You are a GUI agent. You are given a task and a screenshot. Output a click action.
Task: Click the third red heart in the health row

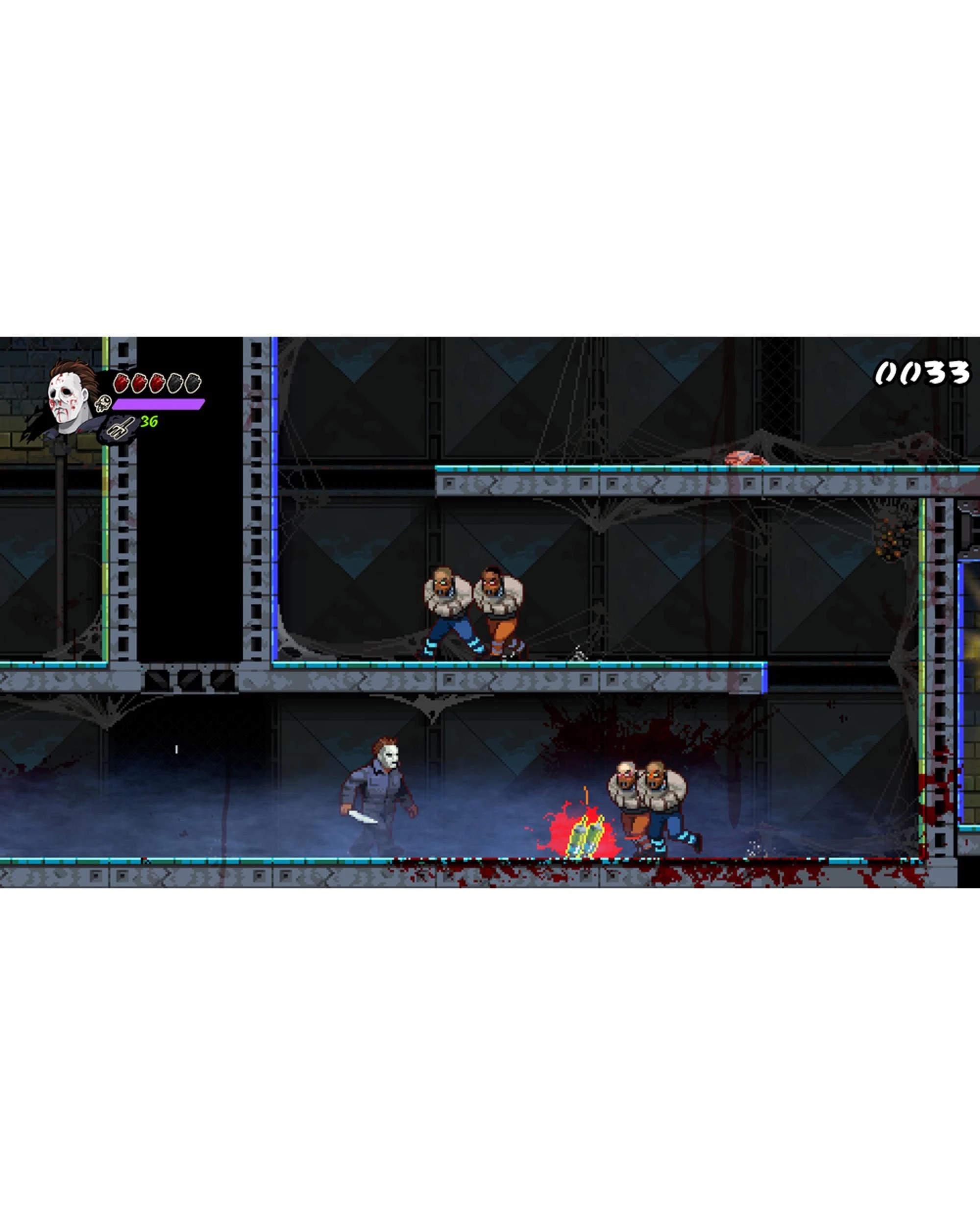pyautogui.click(x=157, y=383)
